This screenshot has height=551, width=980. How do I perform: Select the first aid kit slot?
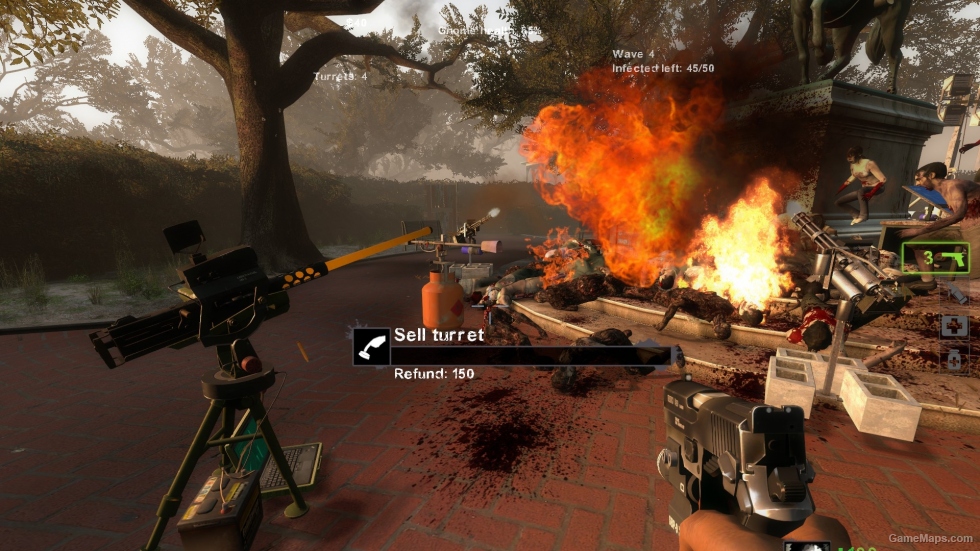(x=955, y=327)
